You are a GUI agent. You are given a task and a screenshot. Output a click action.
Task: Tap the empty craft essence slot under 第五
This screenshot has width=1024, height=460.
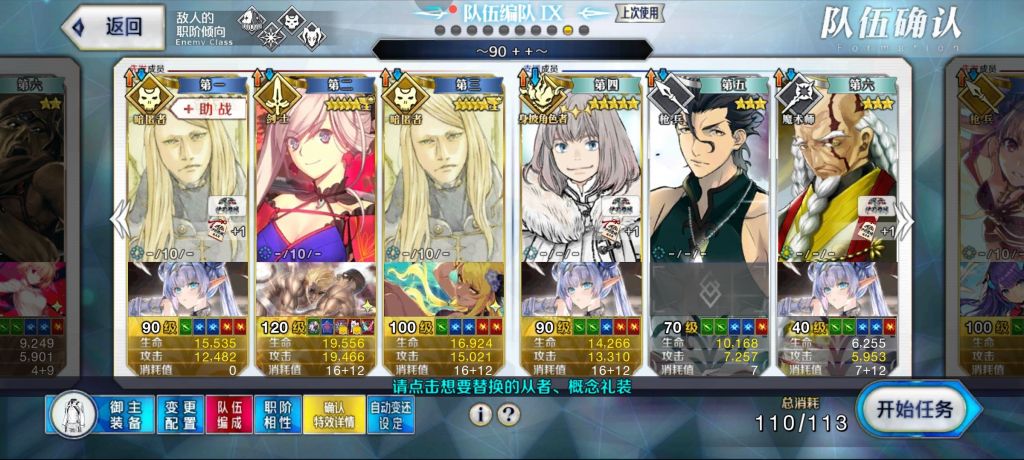708,289
